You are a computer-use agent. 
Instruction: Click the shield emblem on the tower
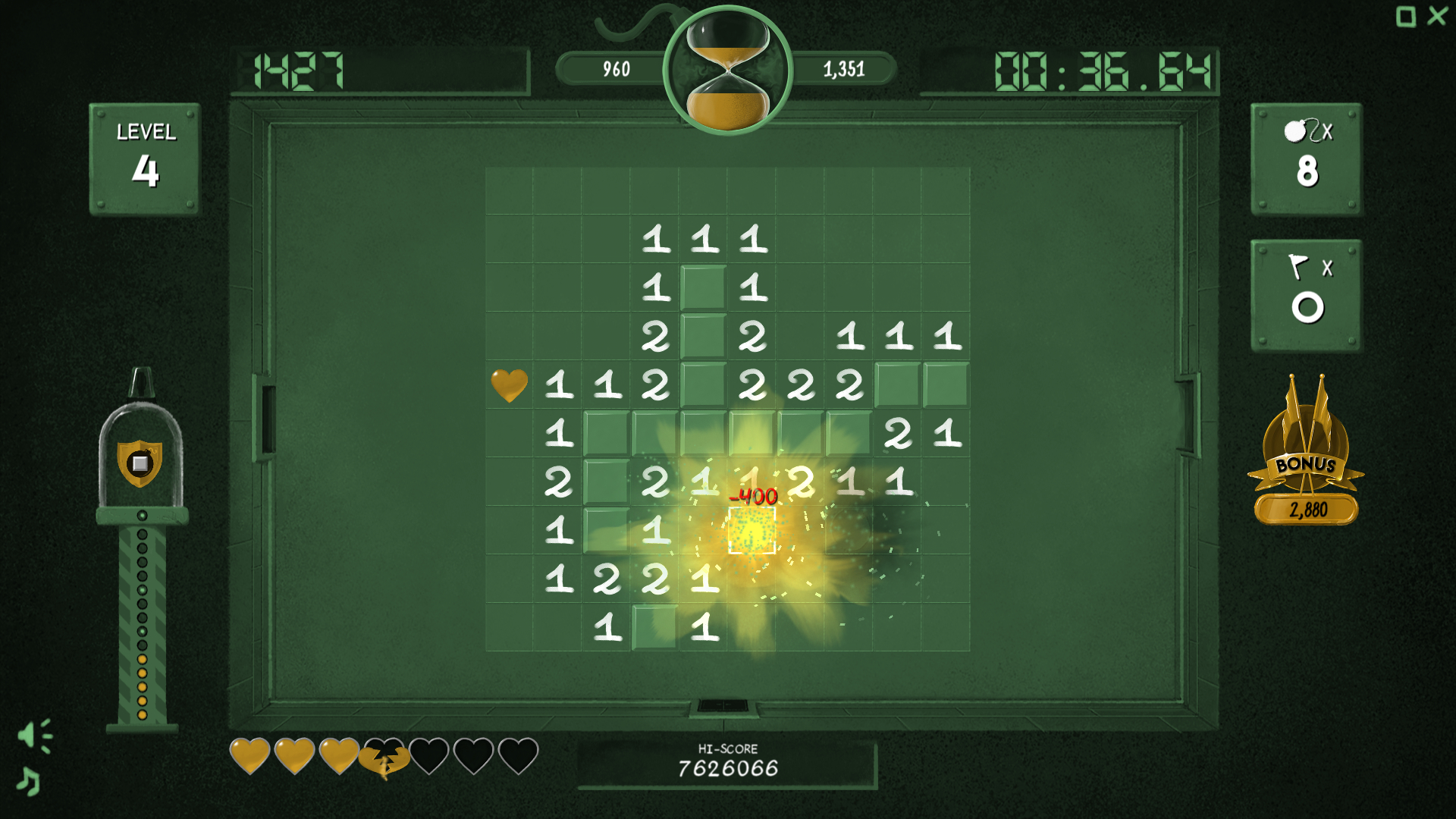coord(140,464)
